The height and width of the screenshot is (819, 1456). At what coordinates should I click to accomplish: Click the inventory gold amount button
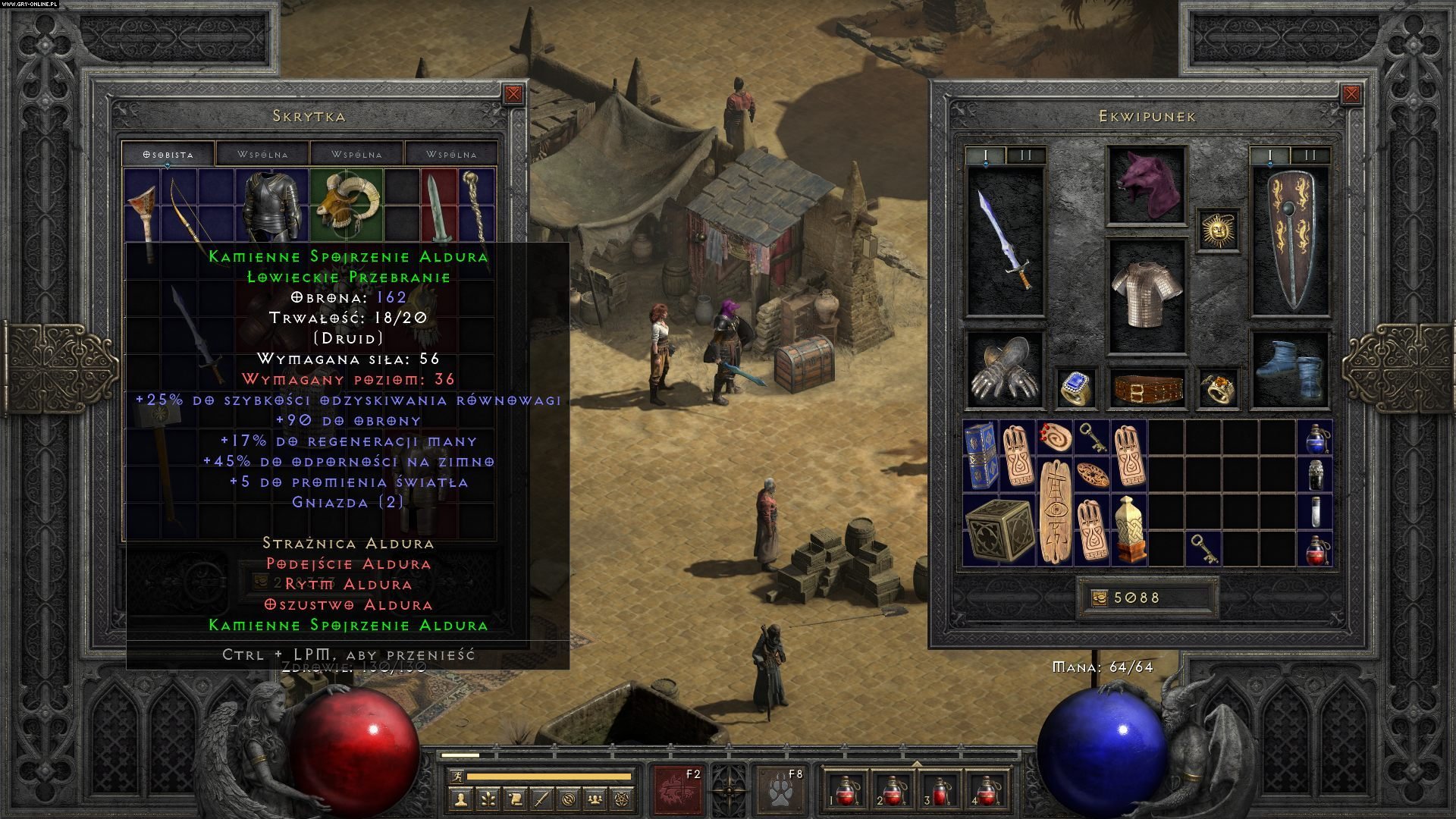pos(1099,598)
